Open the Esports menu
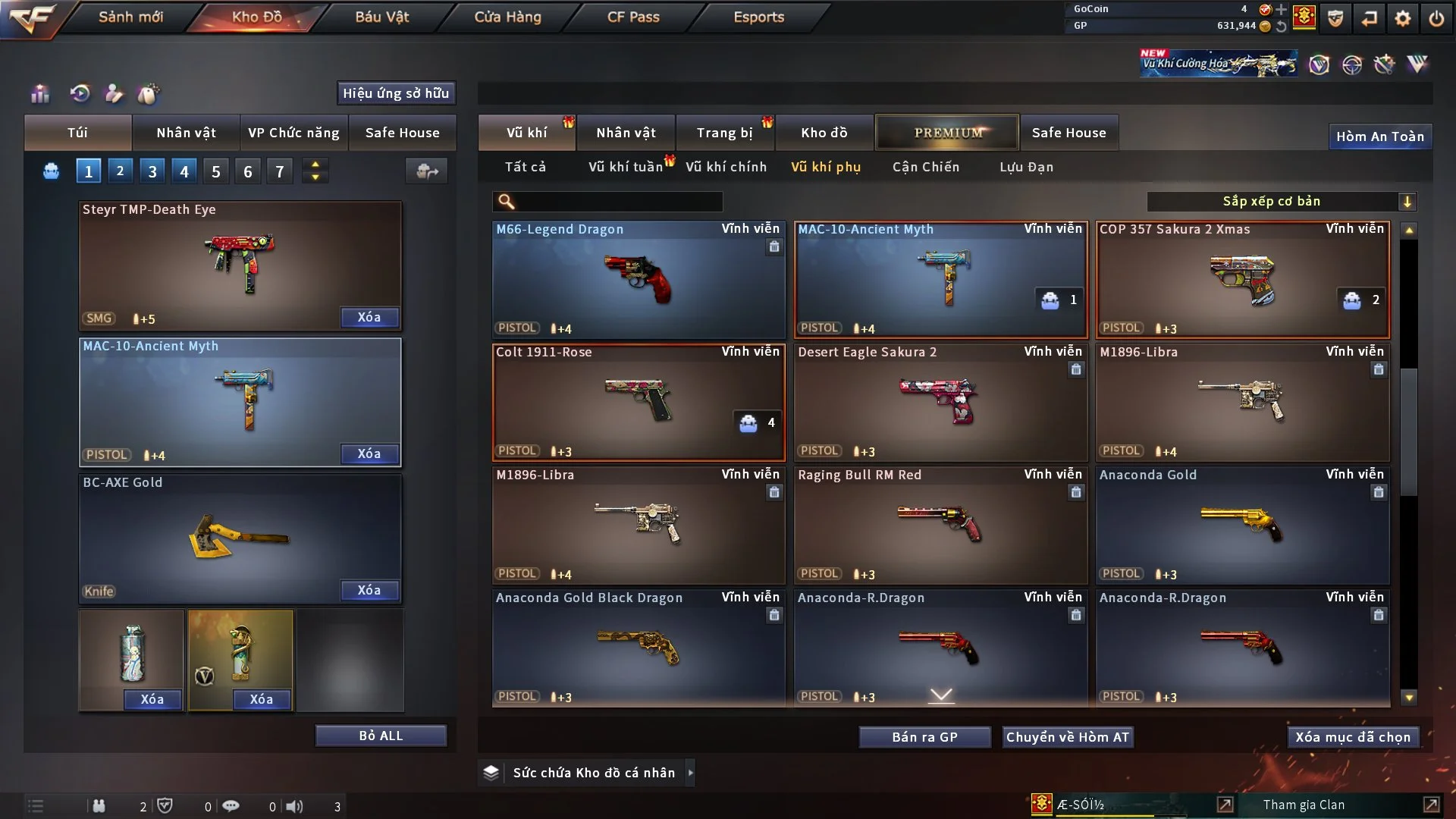The image size is (1456, 819). [x=758, y=17]
